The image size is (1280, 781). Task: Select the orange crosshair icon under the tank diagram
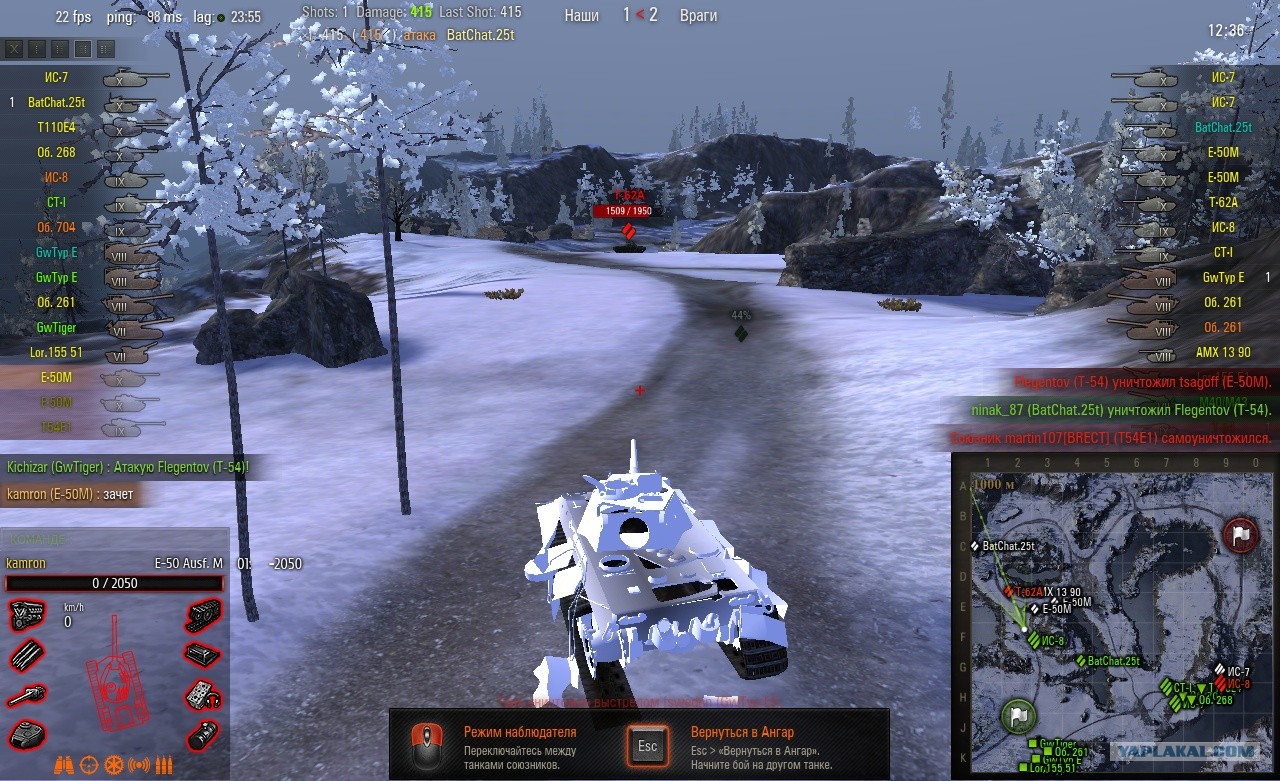[89, 765]
